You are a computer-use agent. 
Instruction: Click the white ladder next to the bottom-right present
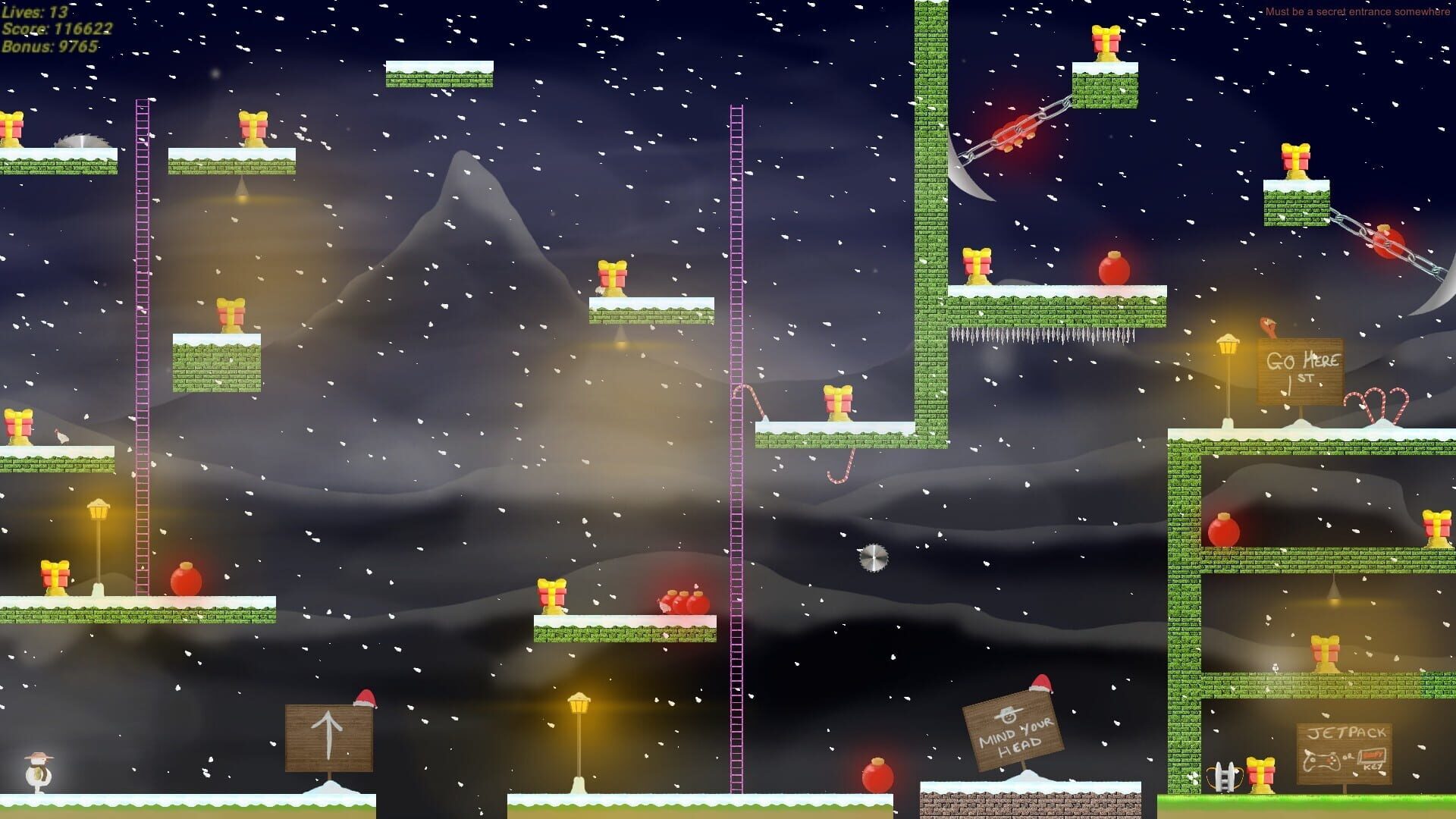tap(1223, 777)
